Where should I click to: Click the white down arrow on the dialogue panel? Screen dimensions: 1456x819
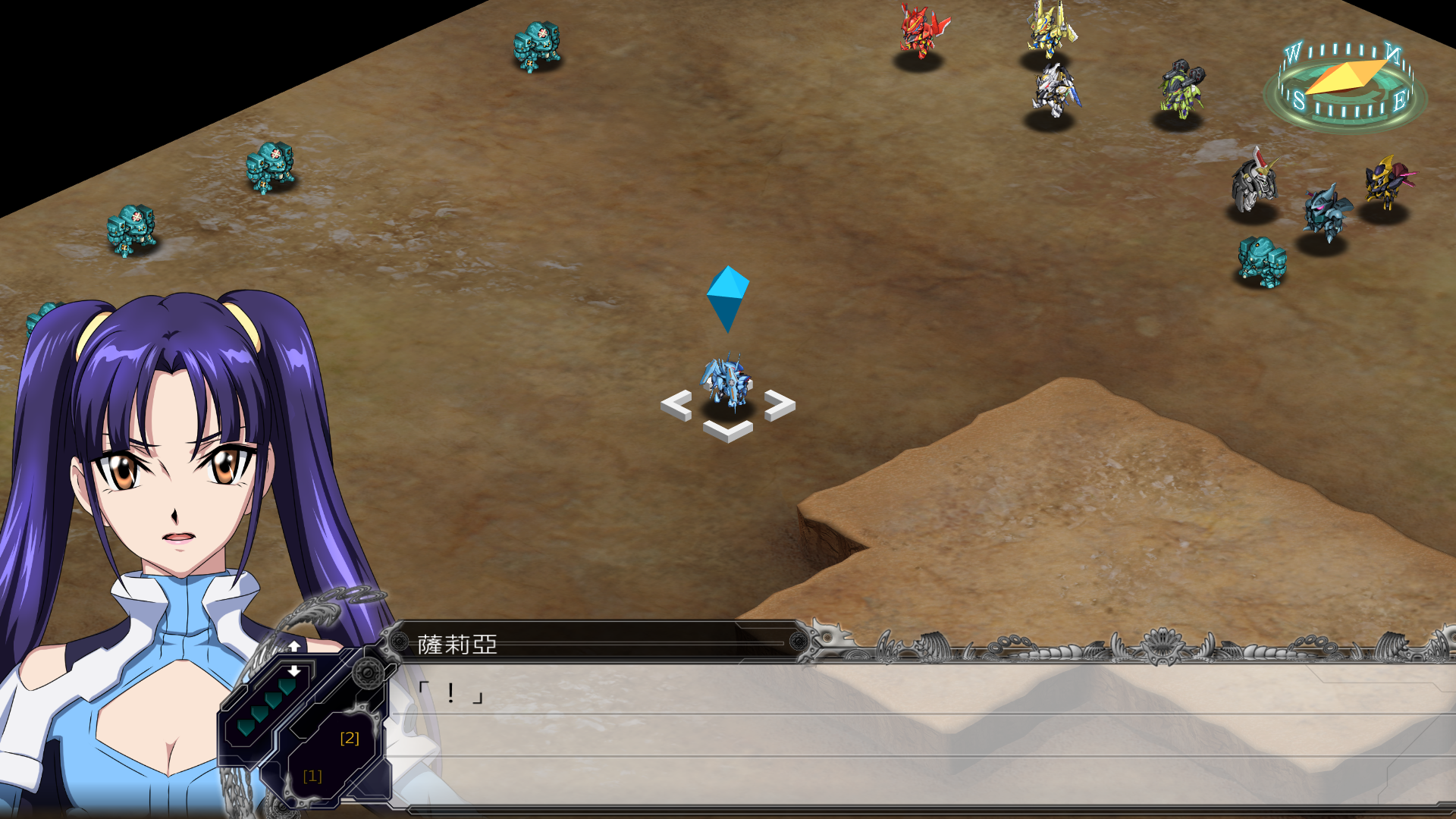[x=294, y=671]
